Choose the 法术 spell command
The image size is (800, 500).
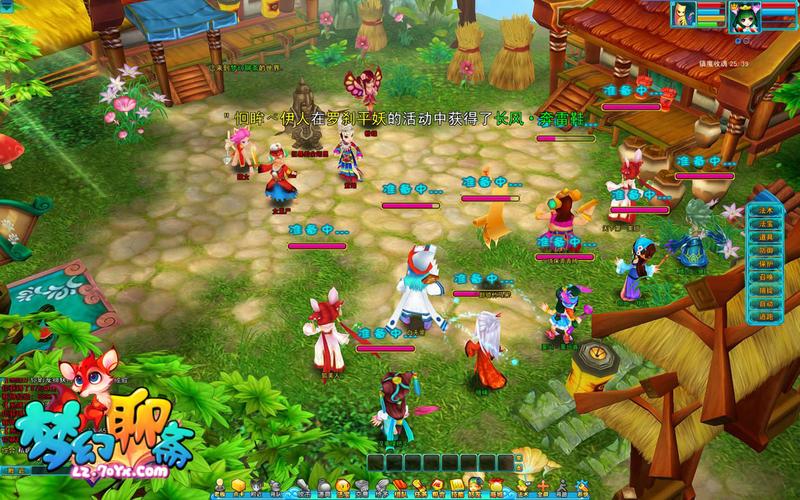pos(765,211)
